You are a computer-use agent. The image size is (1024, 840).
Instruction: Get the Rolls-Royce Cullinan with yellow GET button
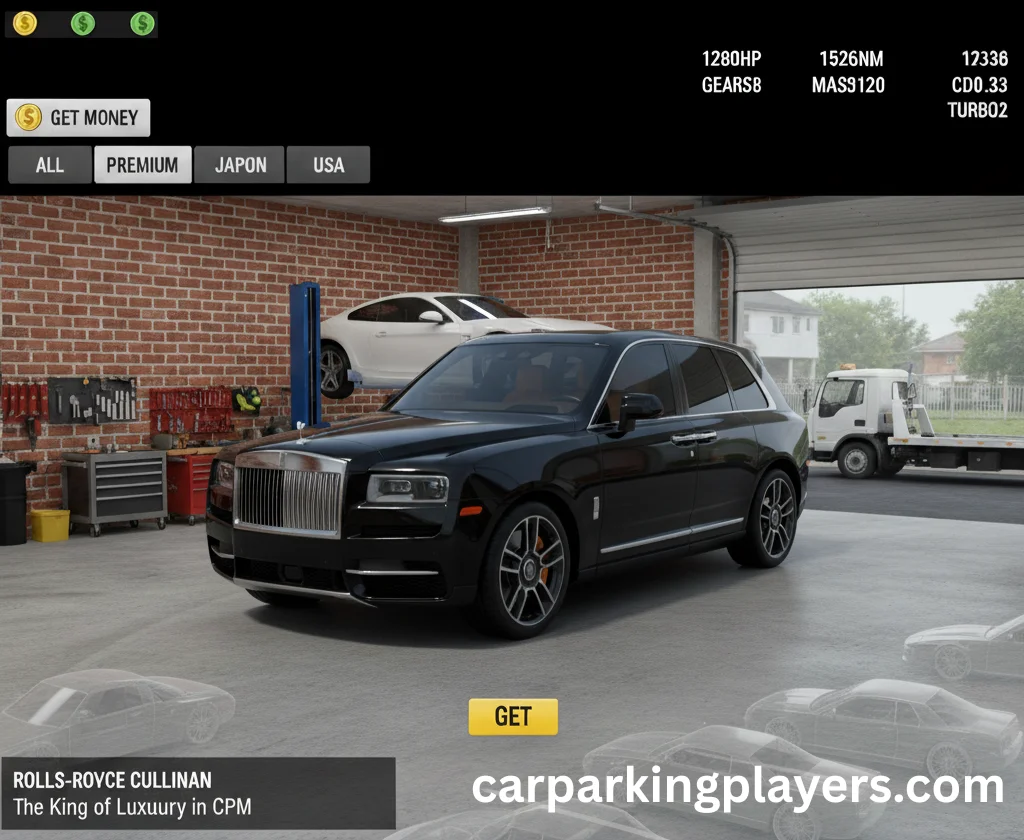513,716
